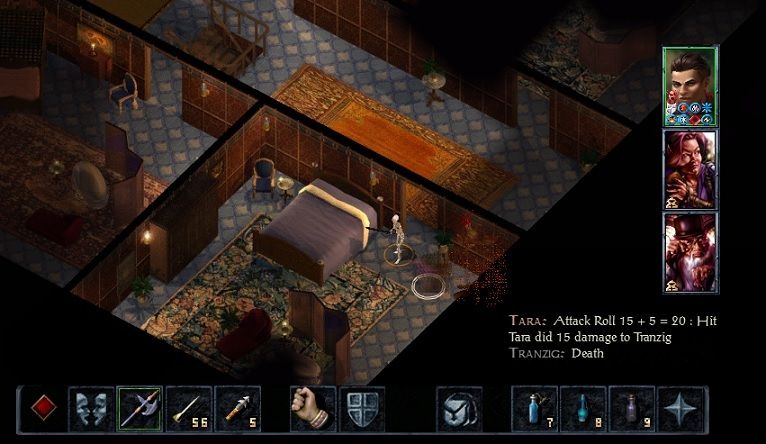Image resolution: width=766 pixels, height=444 pixels.
Task: Select the top-hat bearded man portrait
Action: 689,250
